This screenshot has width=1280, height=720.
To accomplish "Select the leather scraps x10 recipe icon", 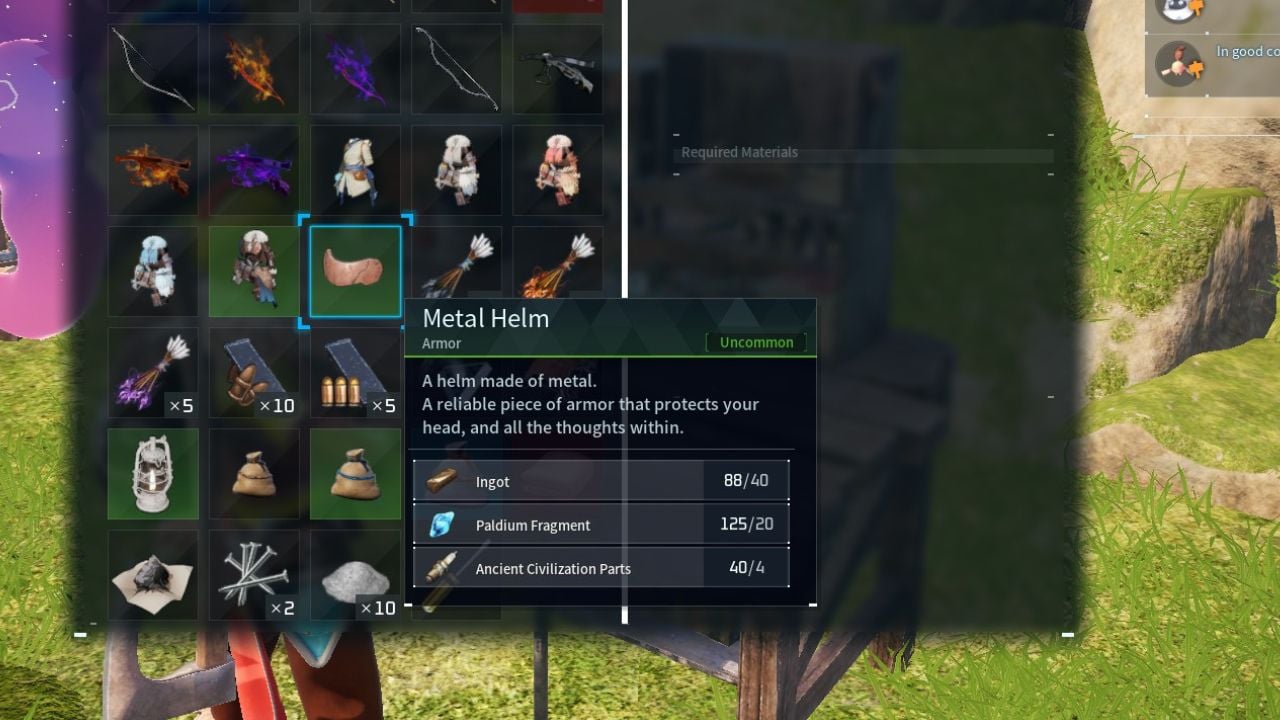I will tap(254, 371).
